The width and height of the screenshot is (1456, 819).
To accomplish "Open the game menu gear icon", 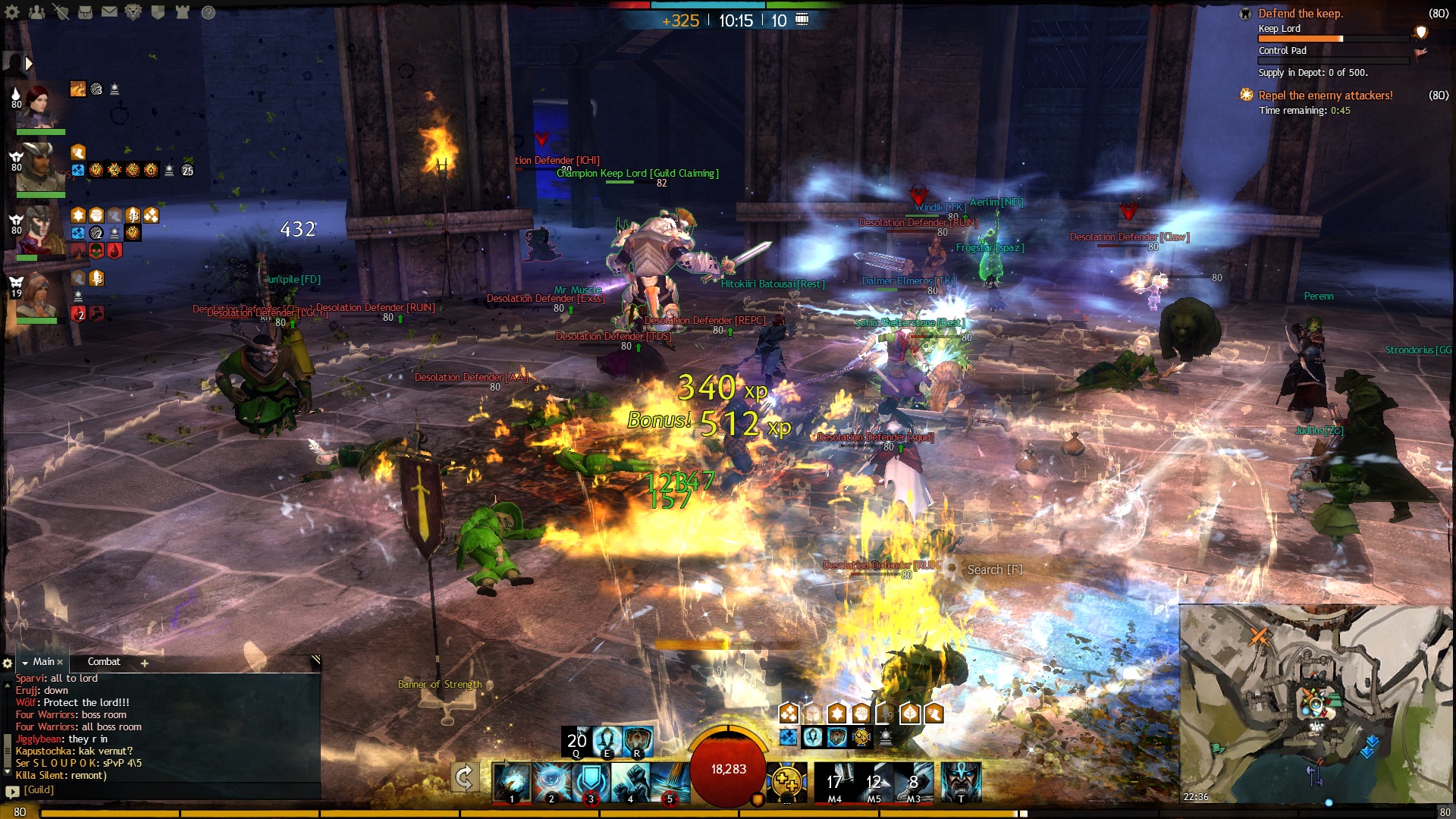I will click(x=13, y=12).
